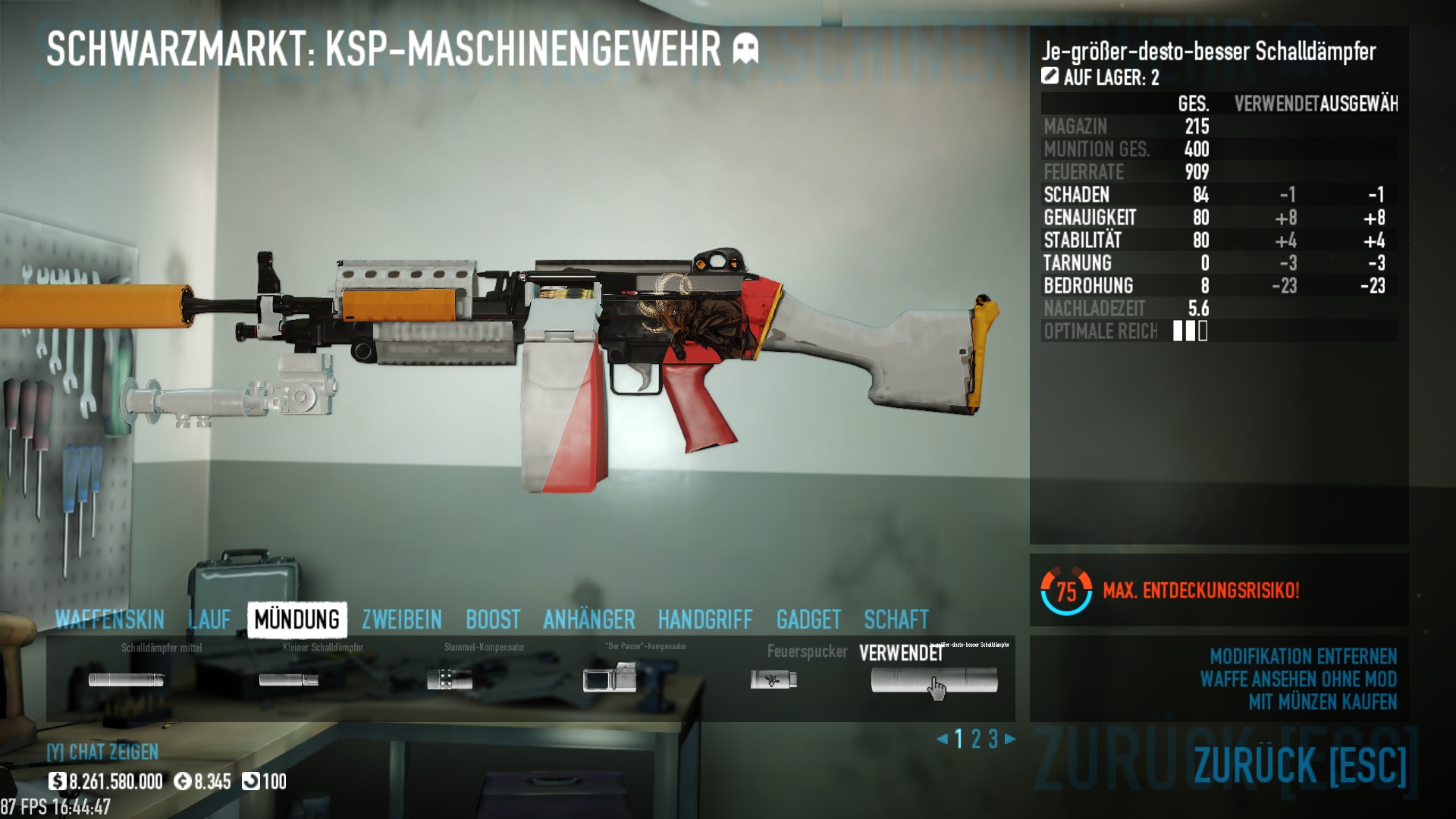Switch to the Zweibein tab
The width and height of the screenshot is (1456, 819).
click(x=401, y=620)
